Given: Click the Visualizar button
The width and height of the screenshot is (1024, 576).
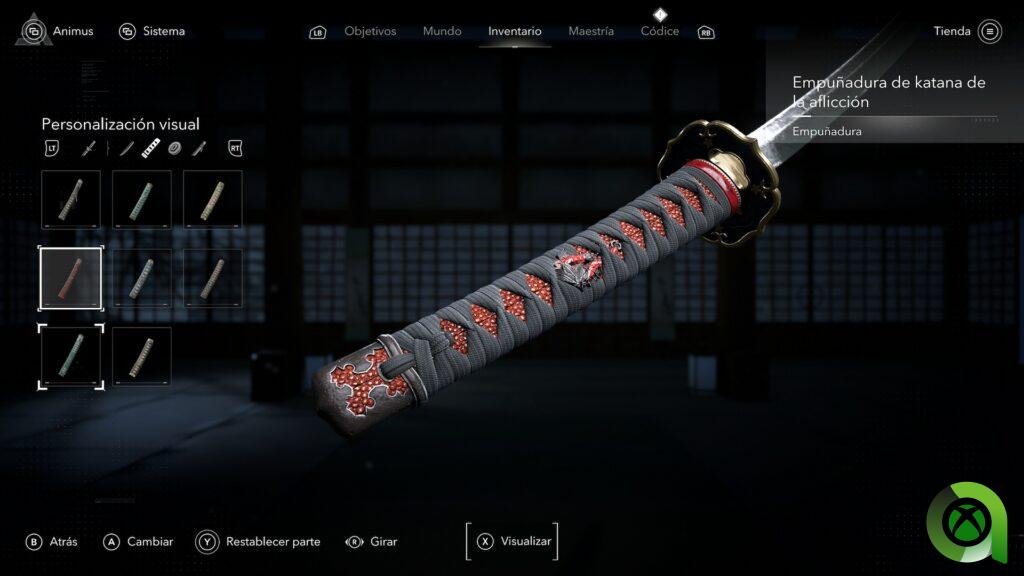Looking at the screenshot, I should click(x=512, y=541).
